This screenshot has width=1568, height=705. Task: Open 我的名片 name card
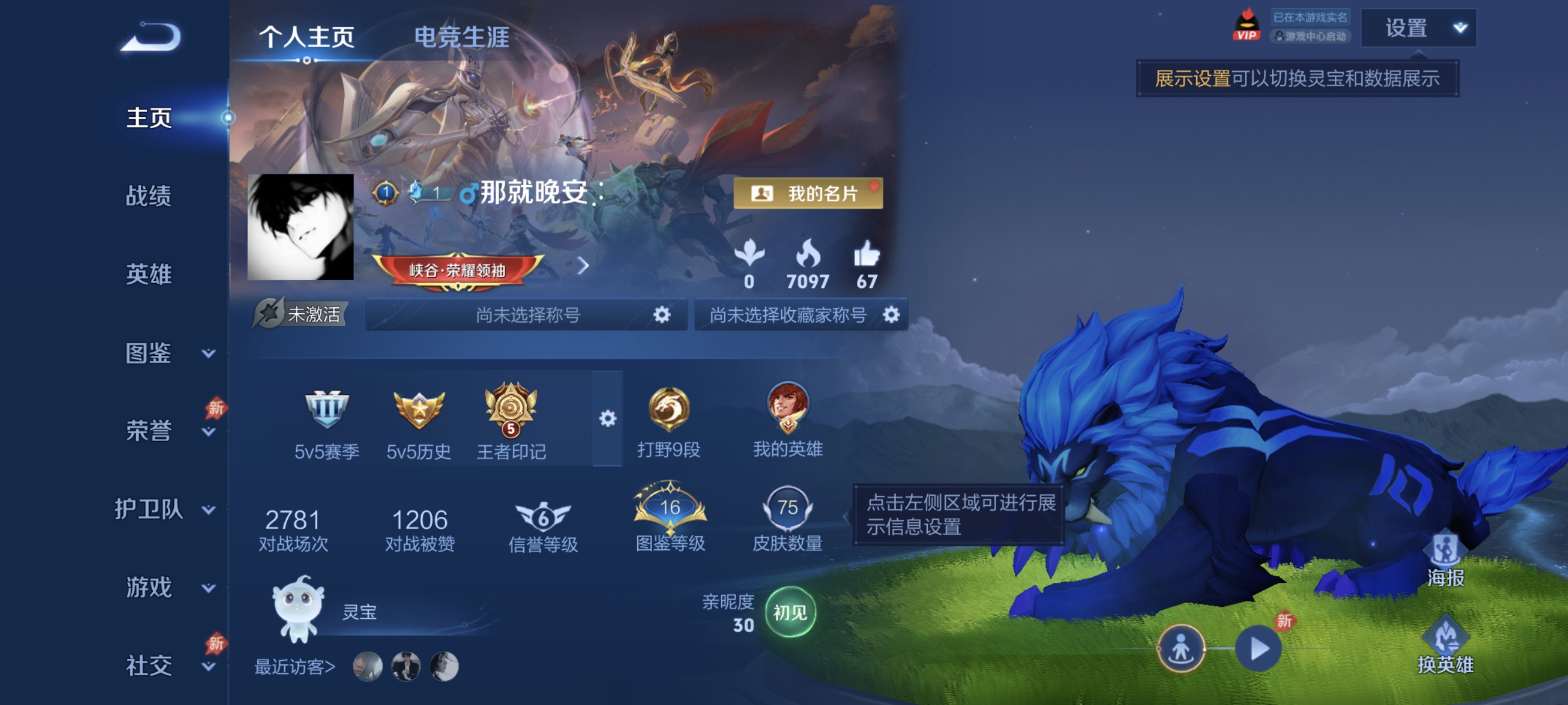click(x=810, y=194)
